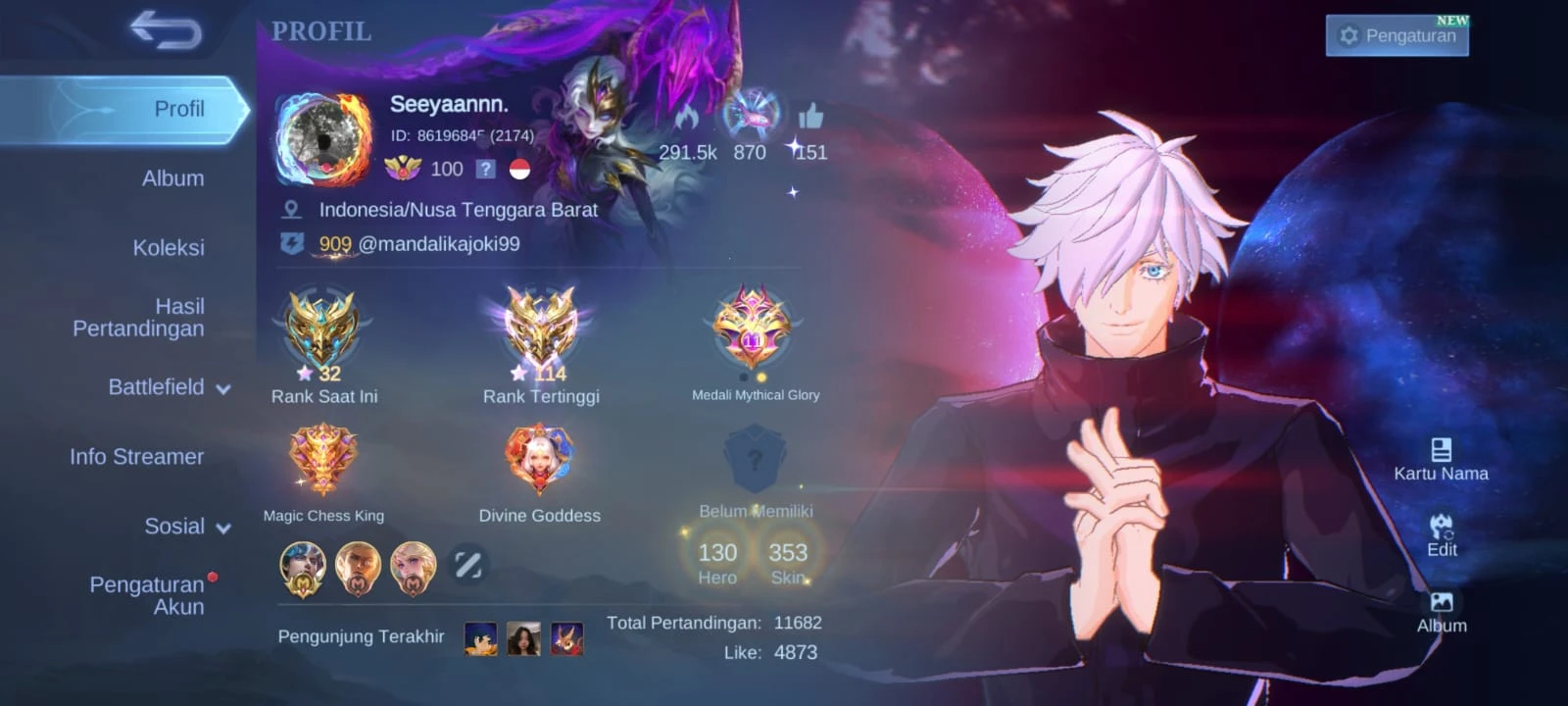Edit the favorite heroes with the pencil icon
Screen dimensions: 1568x706
467,565
